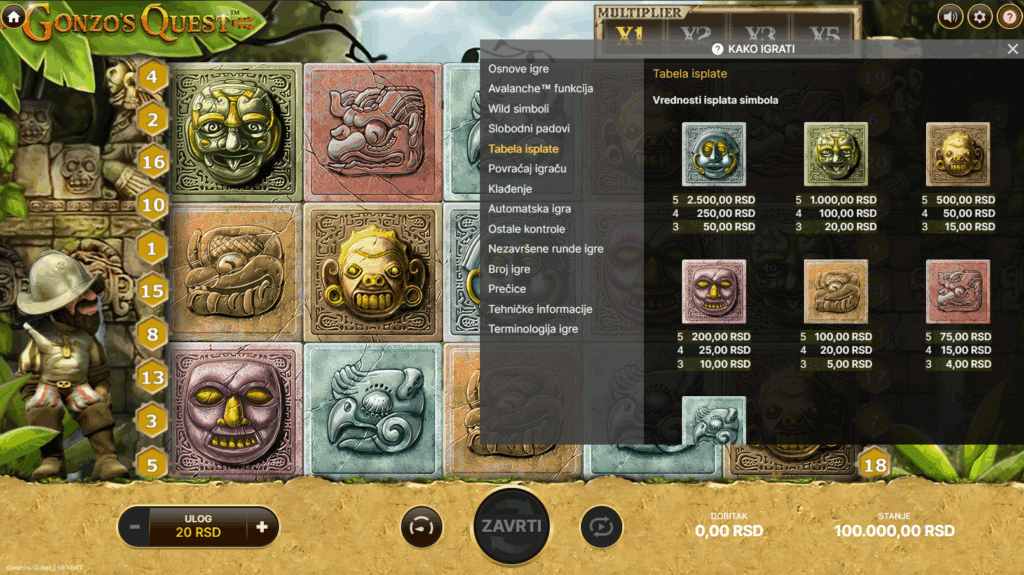Spin the reels with the ZAVRTI button
The image size is (1024, 575).
coord(512,526)
